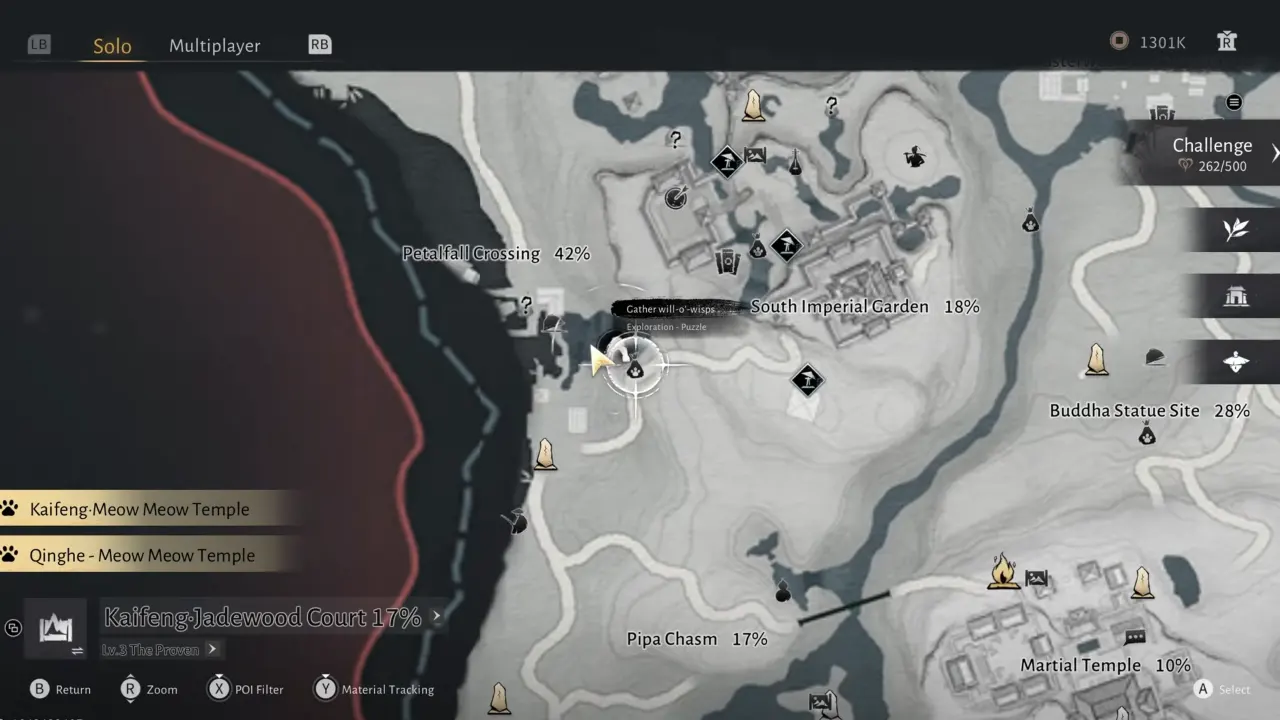This screenshot has height=720, width=1280.
Task: Click the straw hat marker above Buddha Statue Site
Action: coord(1155,357)
